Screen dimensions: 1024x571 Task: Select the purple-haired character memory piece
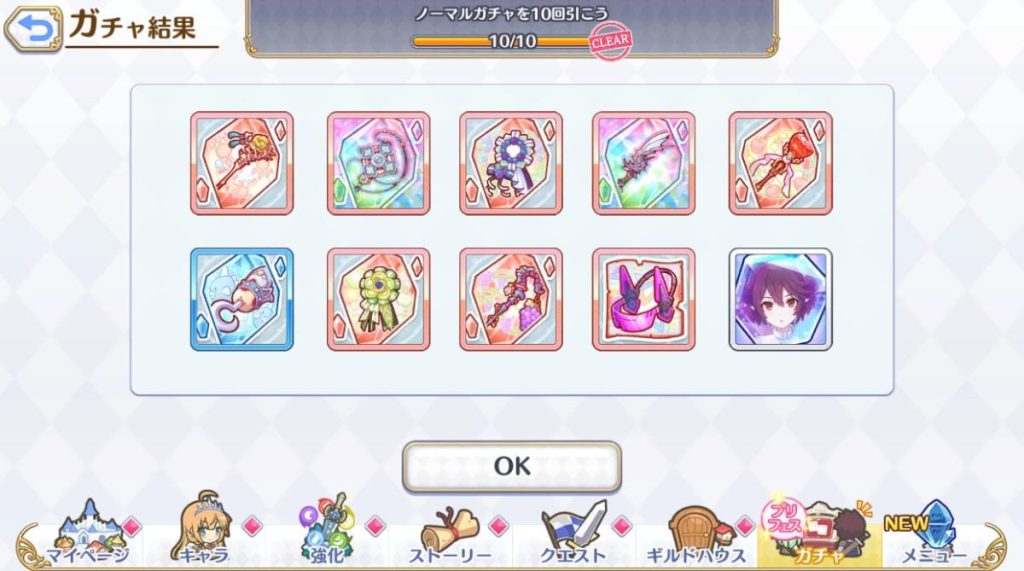[x=780, y=299]
